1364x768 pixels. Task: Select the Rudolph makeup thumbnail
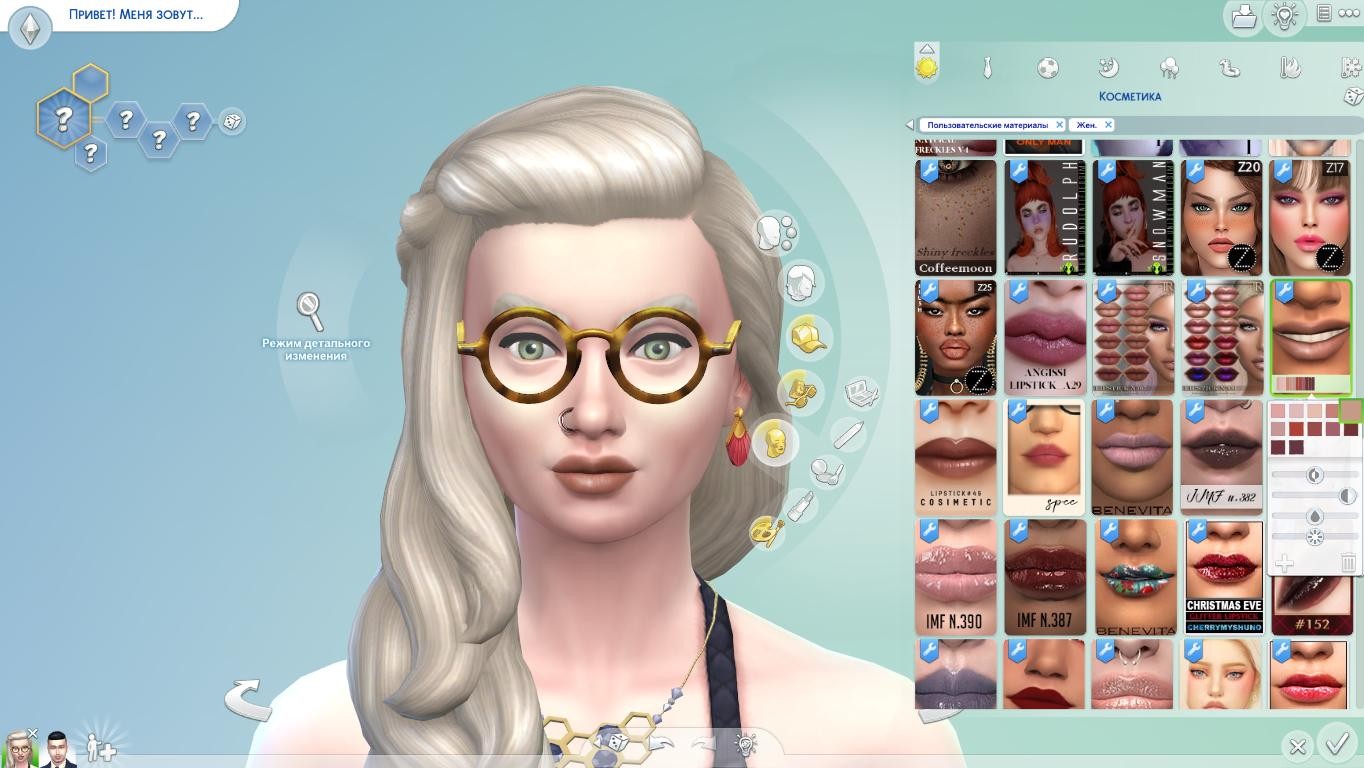tap(1044, 218)
